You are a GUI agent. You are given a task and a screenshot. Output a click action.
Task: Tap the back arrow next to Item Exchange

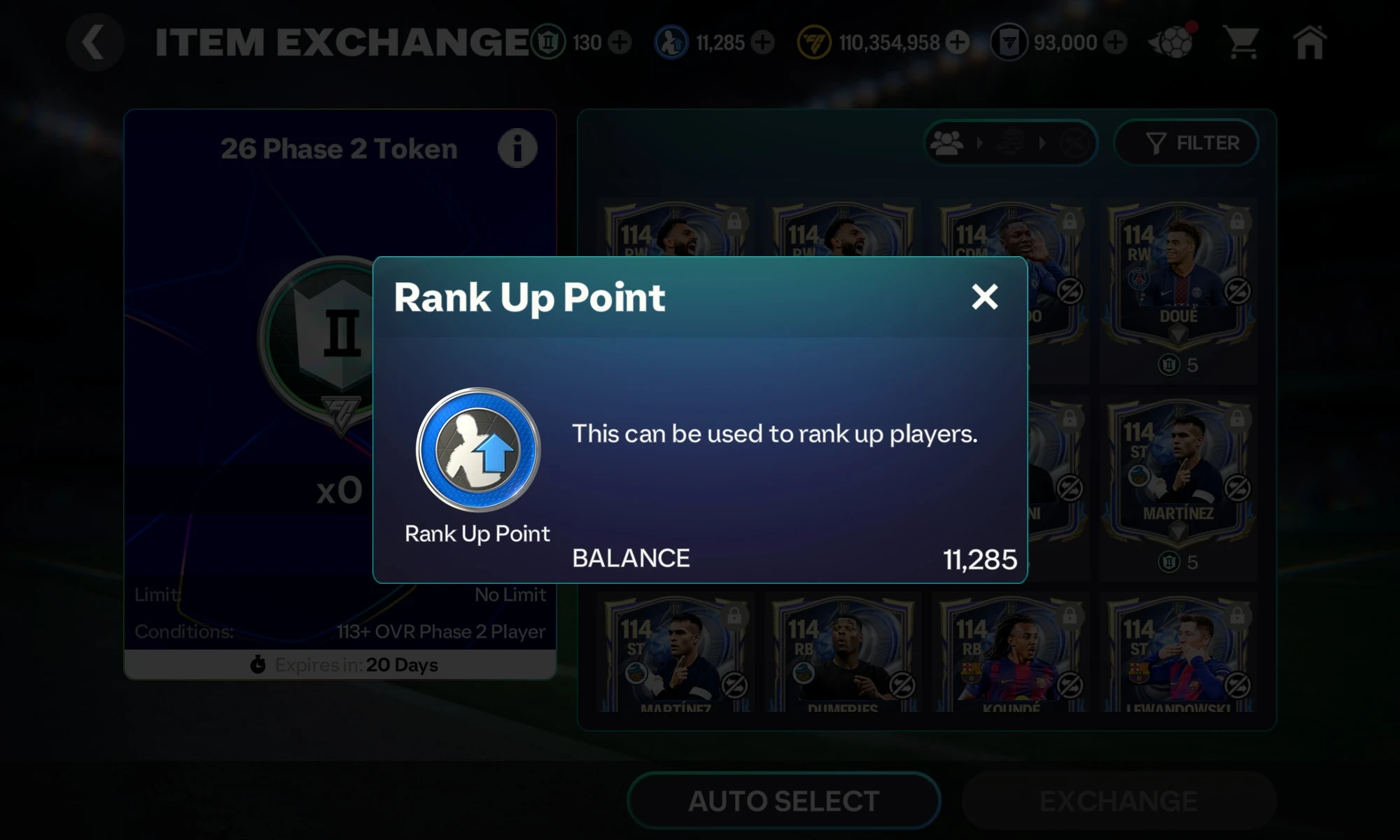[x=94, y=42]
